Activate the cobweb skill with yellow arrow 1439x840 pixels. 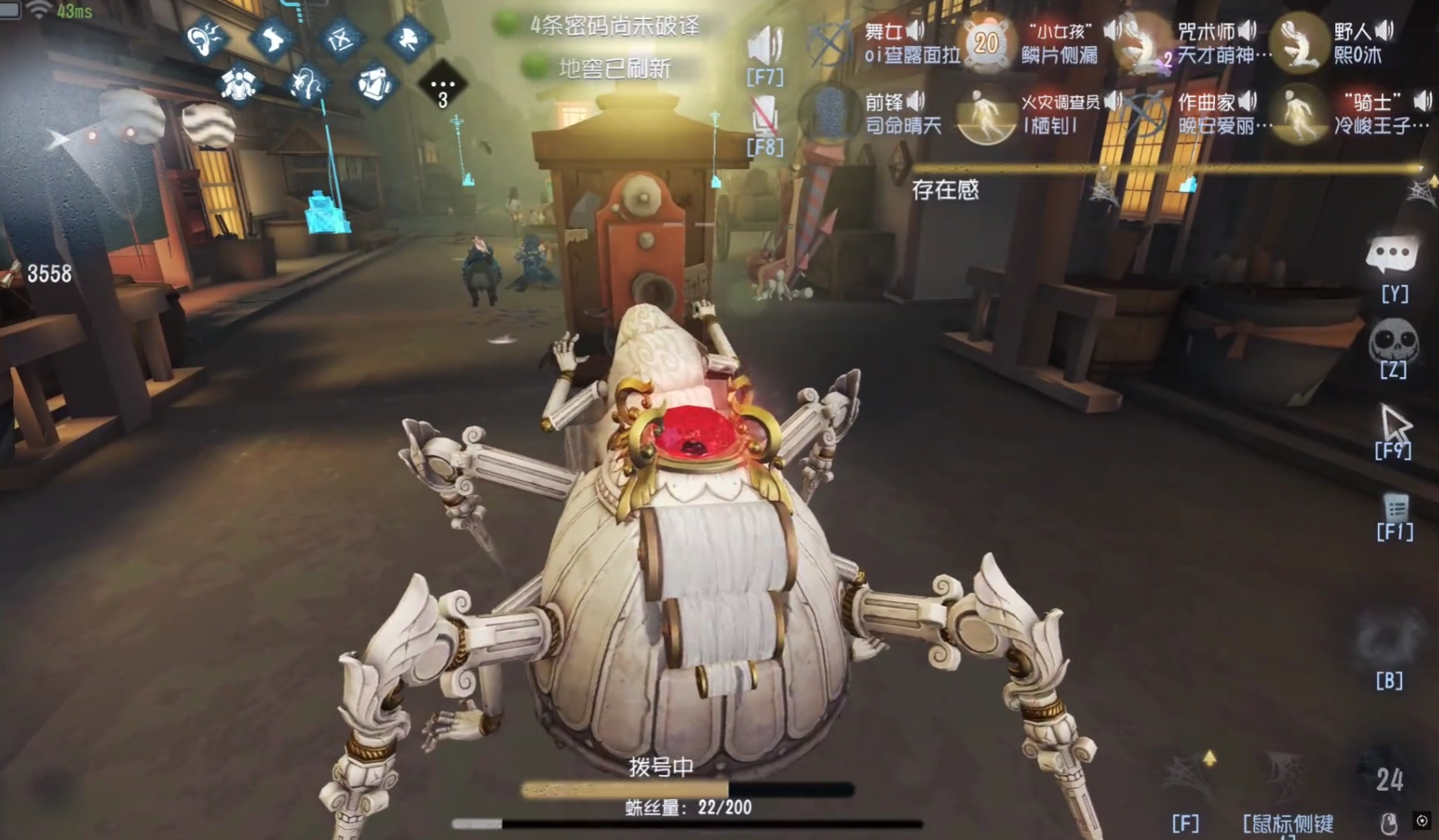click(x=1188, y=776)
